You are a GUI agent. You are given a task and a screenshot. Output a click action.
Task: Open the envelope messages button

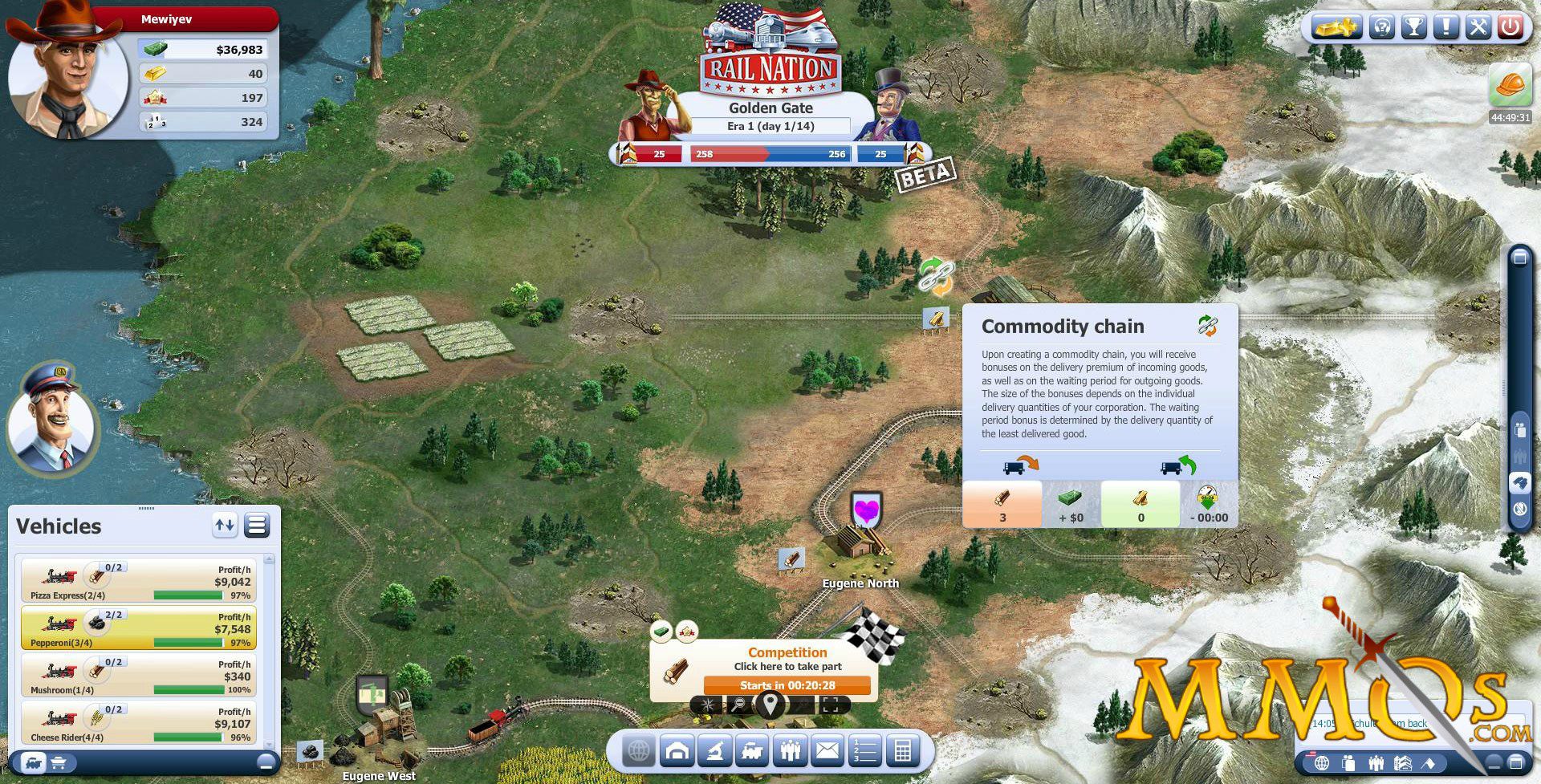coord(827,751)
